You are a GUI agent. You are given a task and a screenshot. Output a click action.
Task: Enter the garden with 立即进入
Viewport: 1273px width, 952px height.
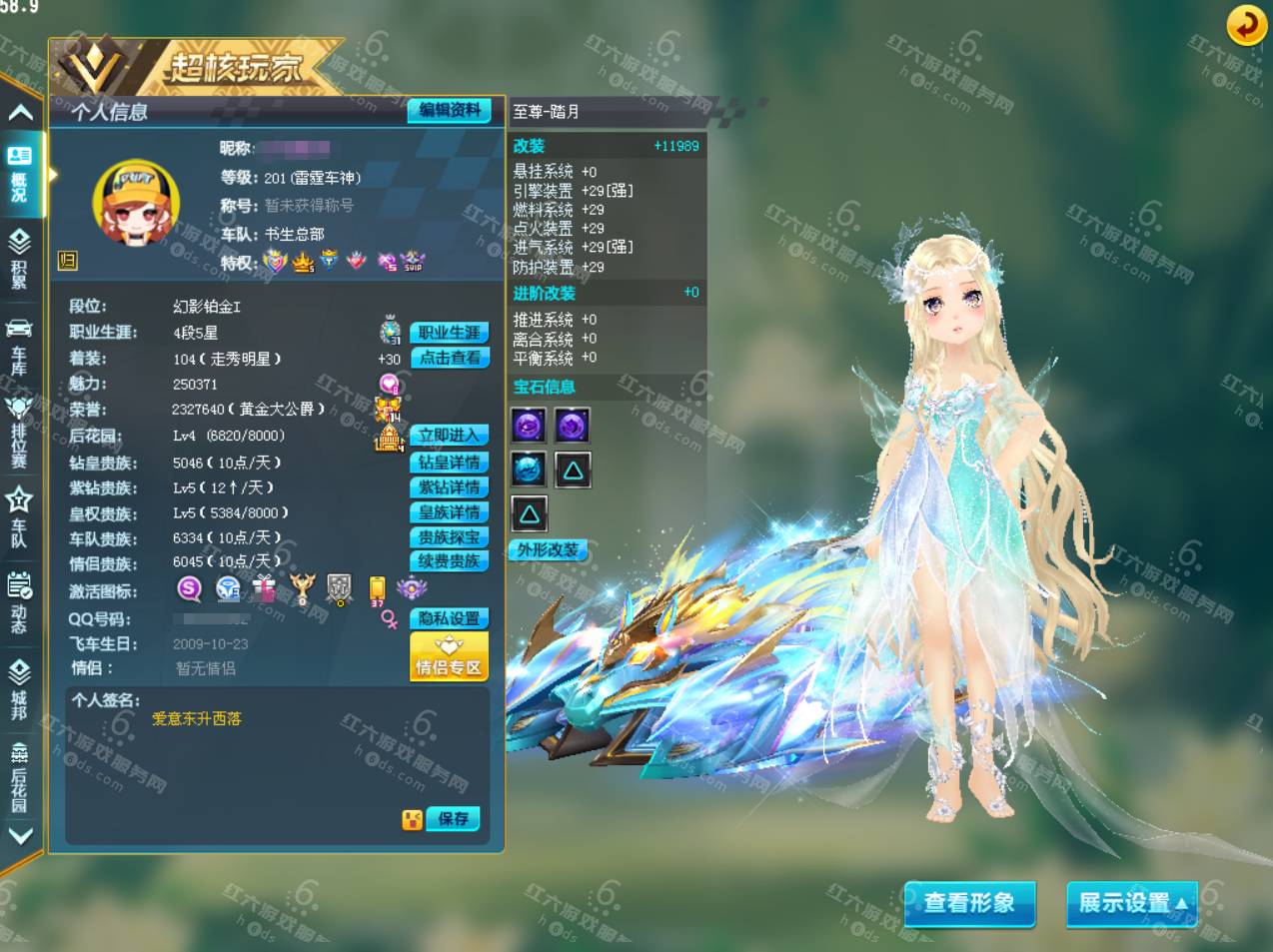click(449, 436)
